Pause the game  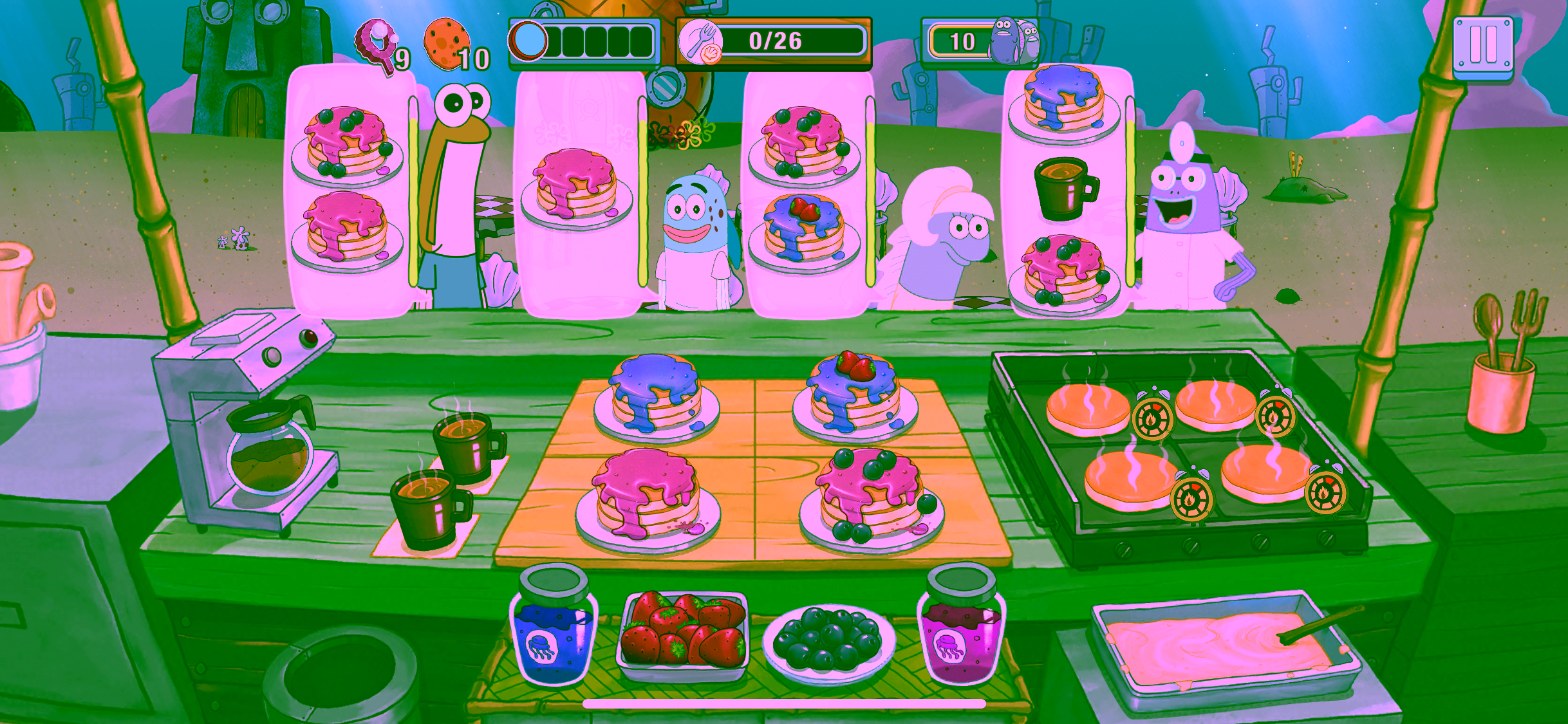pos(1483,46)
